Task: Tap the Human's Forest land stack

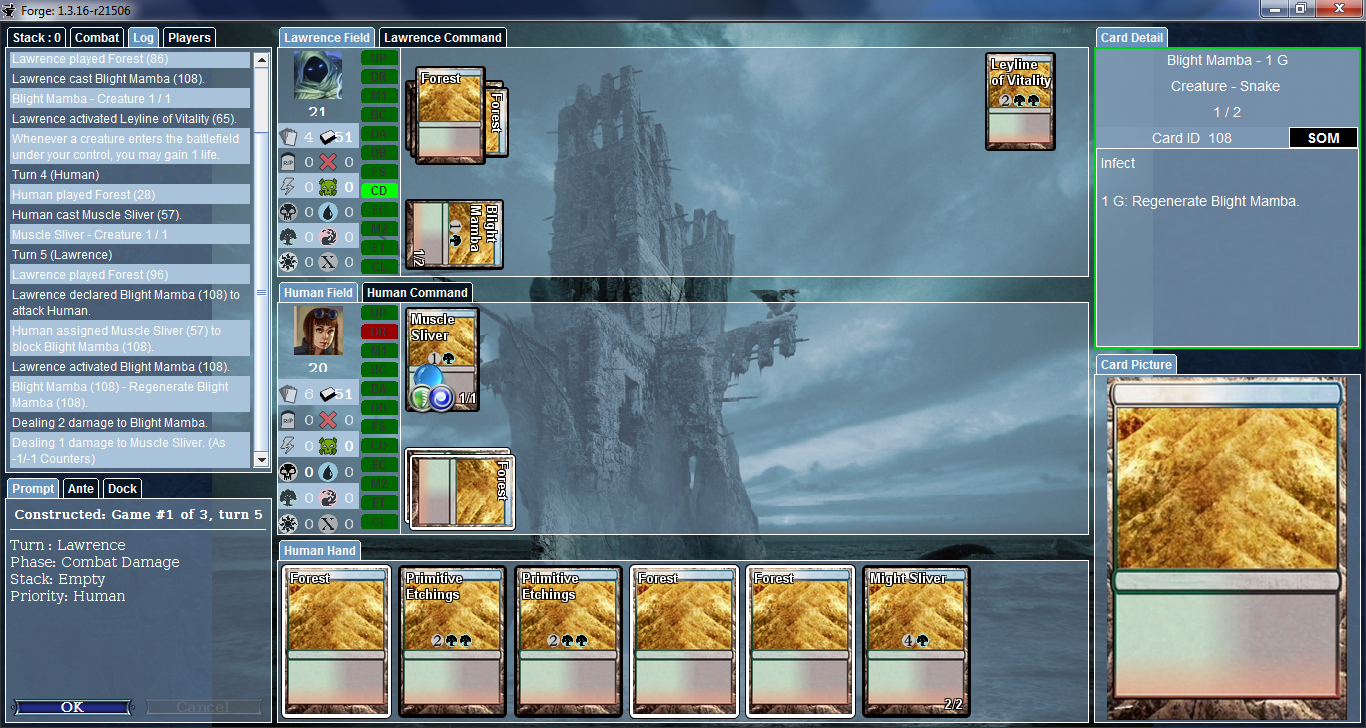Action: coord(460,488)
